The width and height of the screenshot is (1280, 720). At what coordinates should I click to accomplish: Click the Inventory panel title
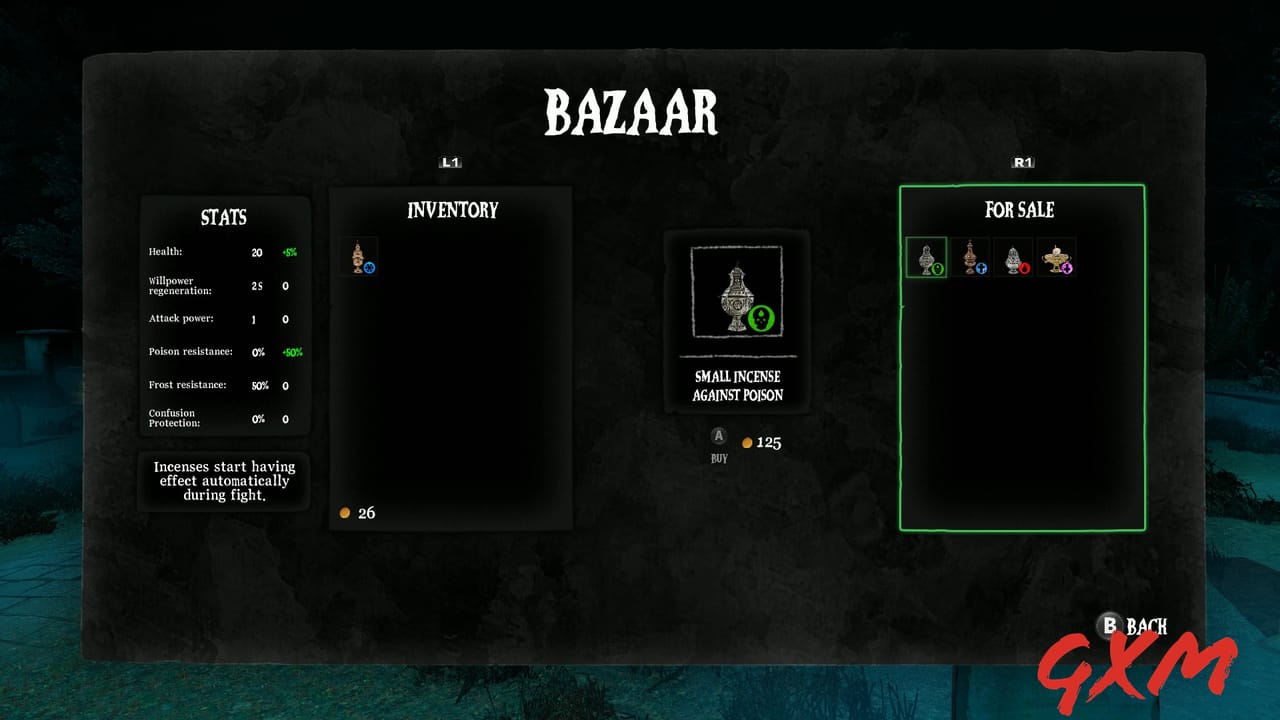(451, 211)
